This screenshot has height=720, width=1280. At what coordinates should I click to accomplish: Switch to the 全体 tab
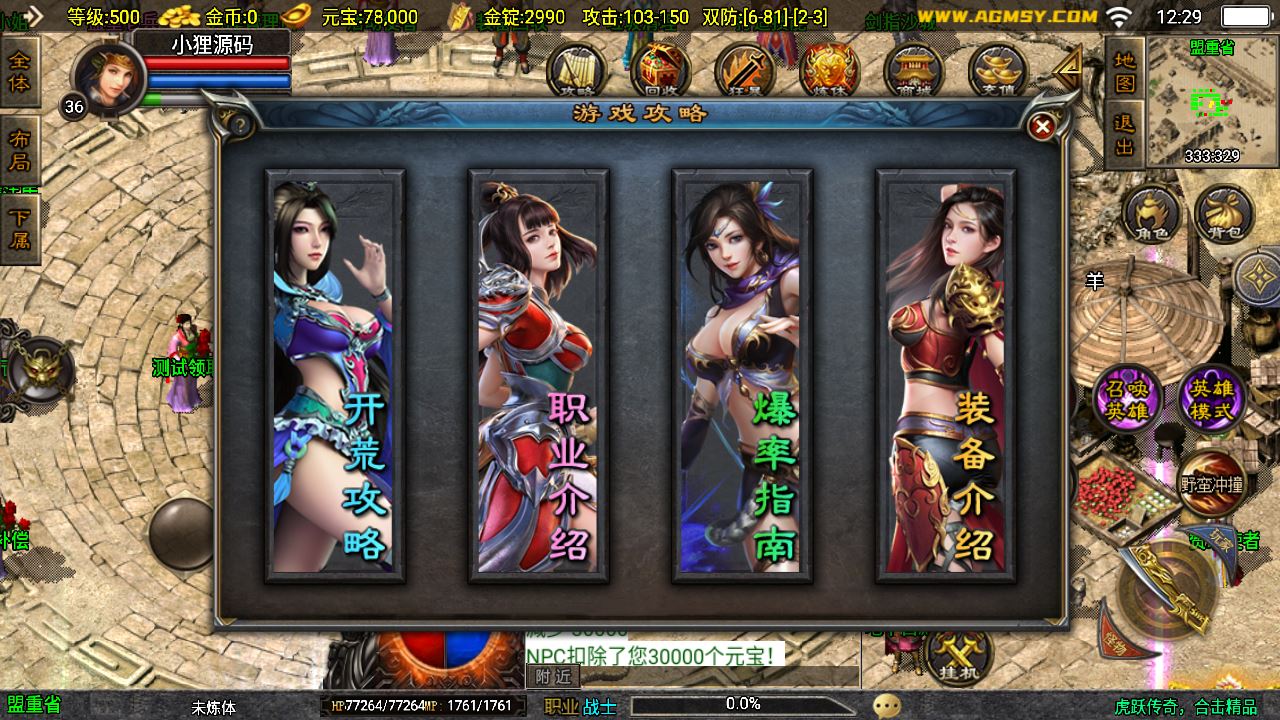[x=19, y=72]
